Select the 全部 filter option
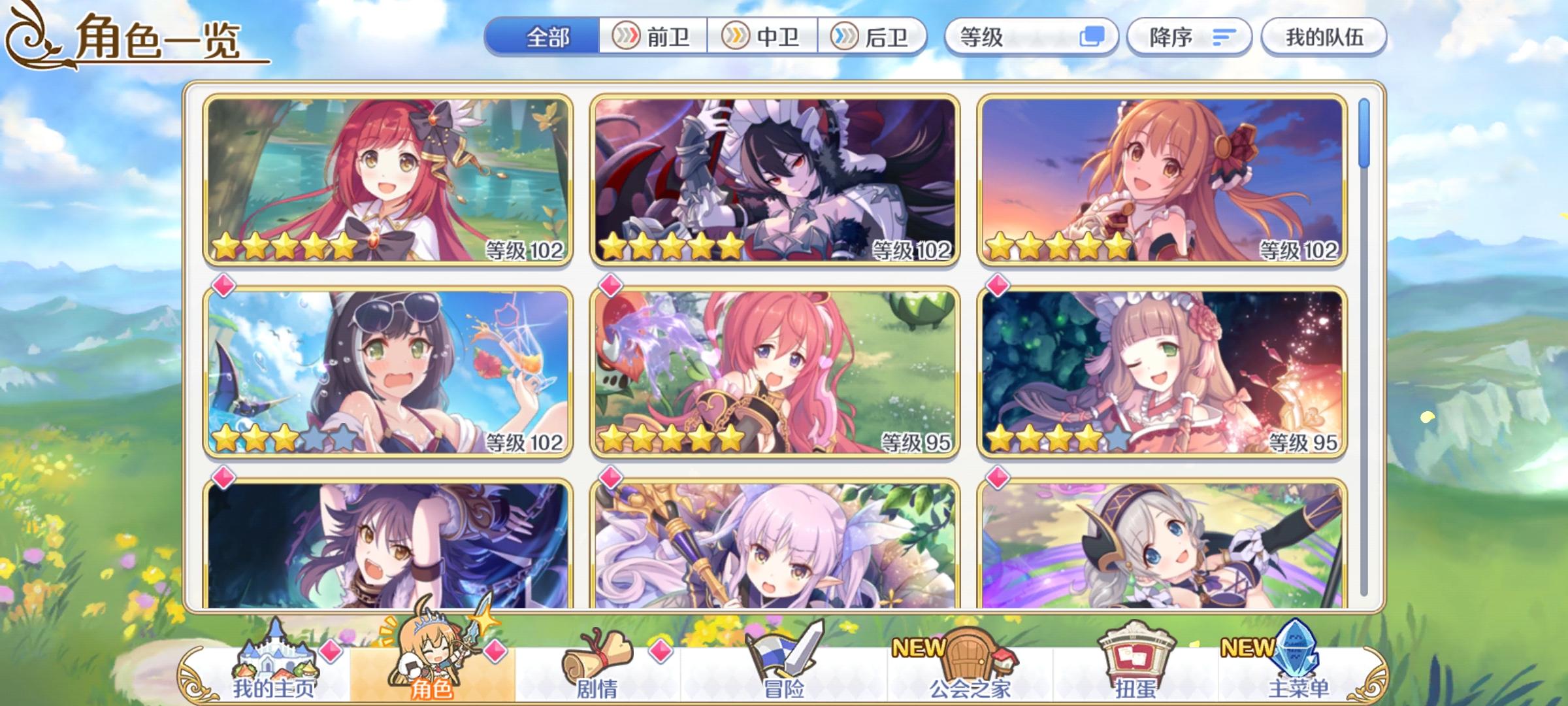1568x706 pixels. pos(547,37)
